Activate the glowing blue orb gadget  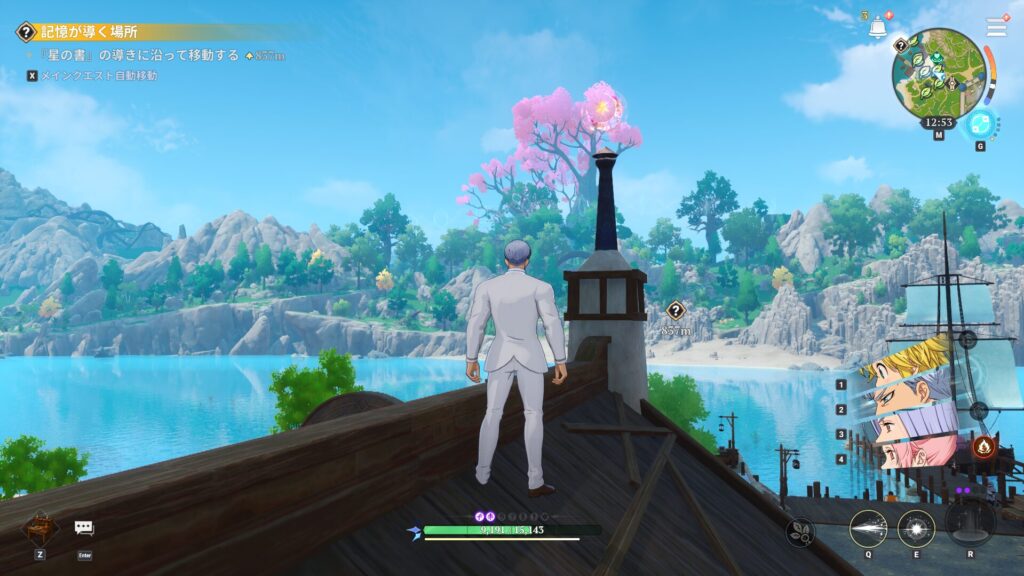coord(980,122)
